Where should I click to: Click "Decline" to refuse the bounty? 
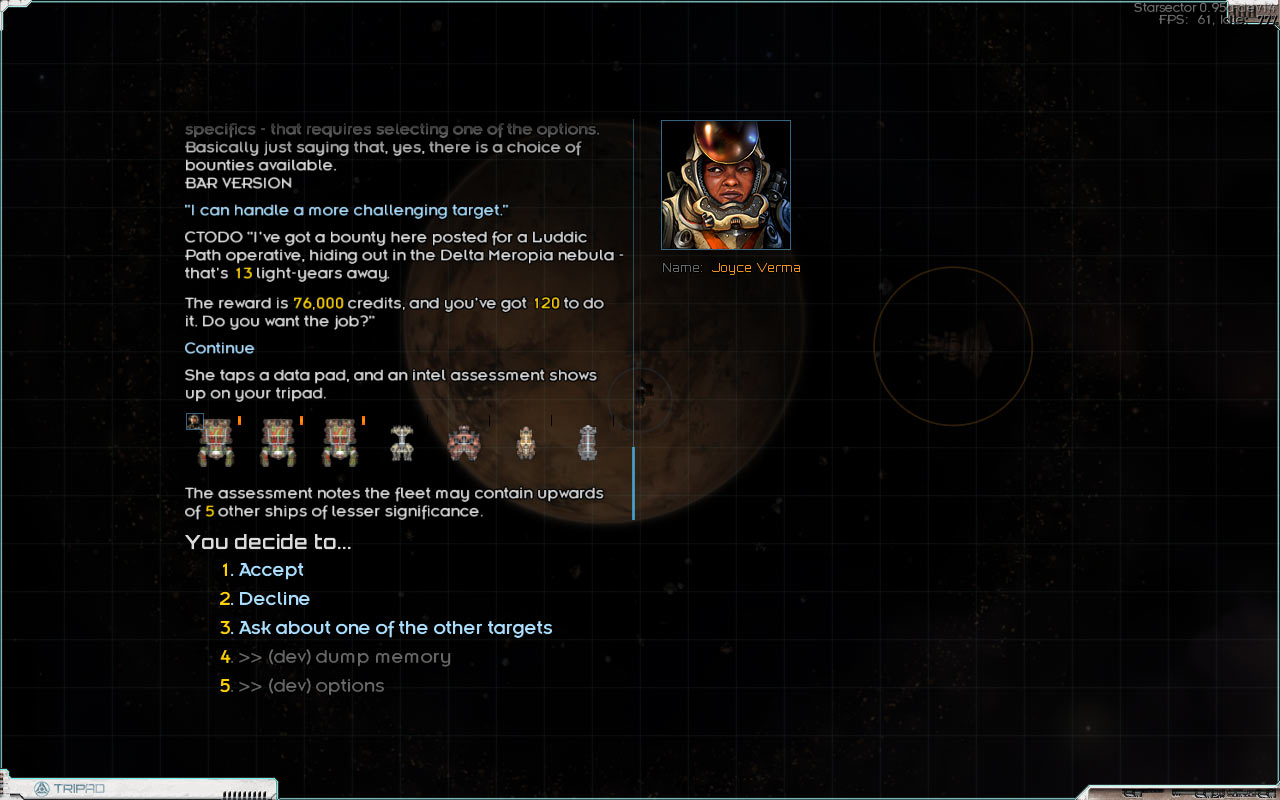[x=274, y=598]
